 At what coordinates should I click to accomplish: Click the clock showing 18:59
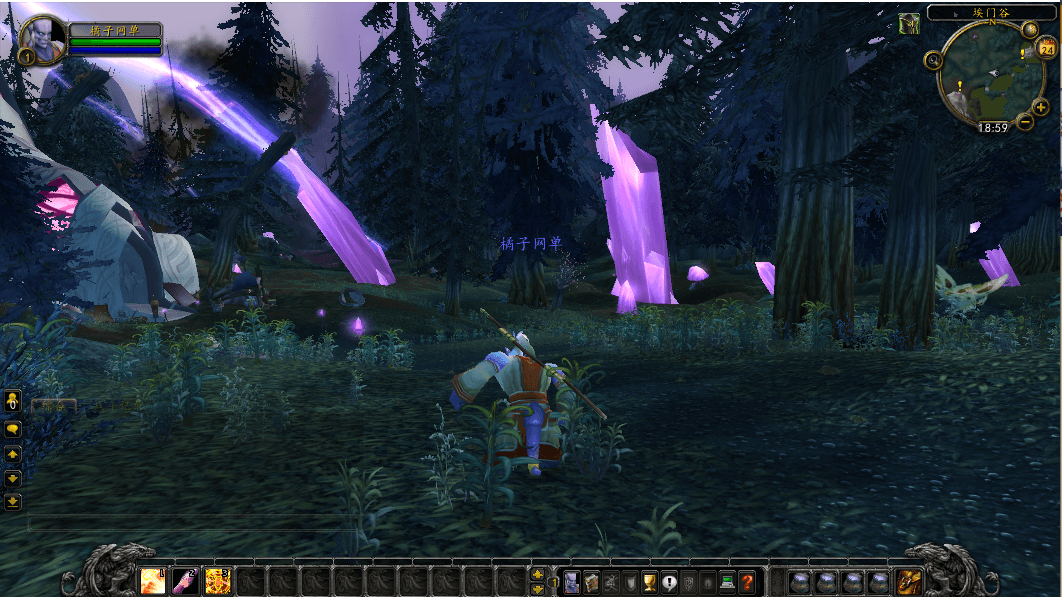tap(993, 128)
